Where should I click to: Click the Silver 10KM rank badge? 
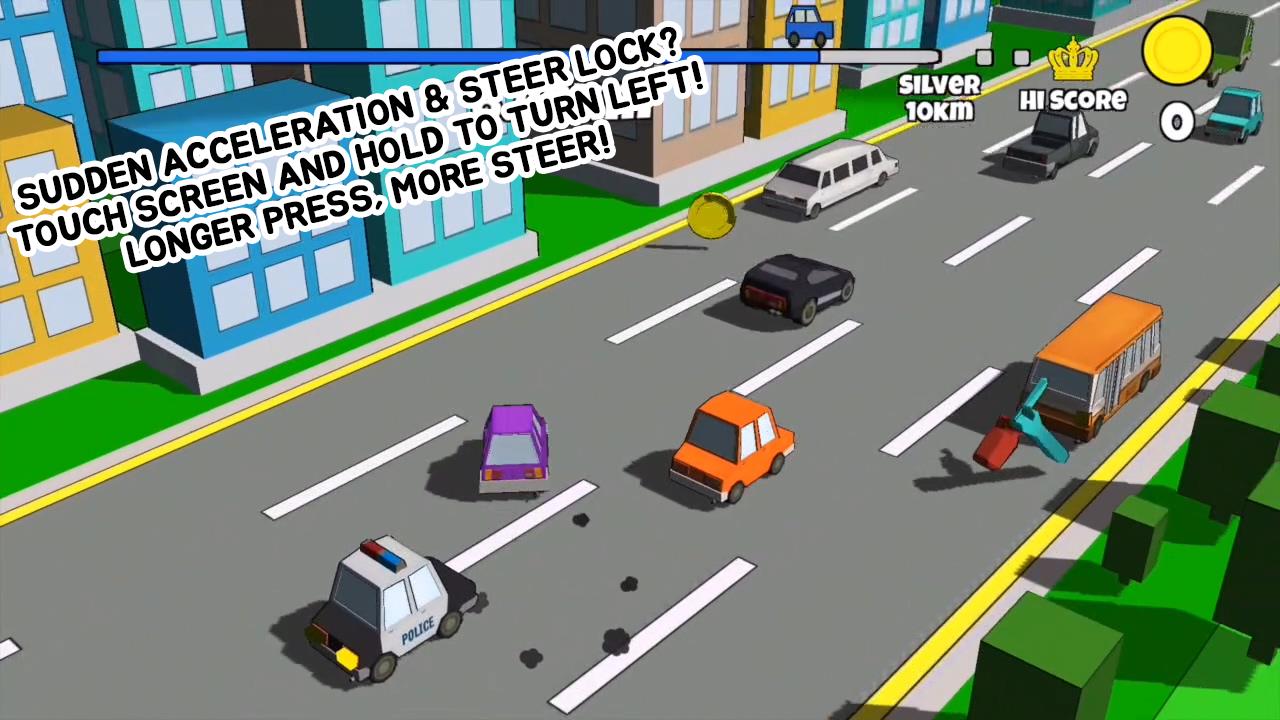(938, 98)
